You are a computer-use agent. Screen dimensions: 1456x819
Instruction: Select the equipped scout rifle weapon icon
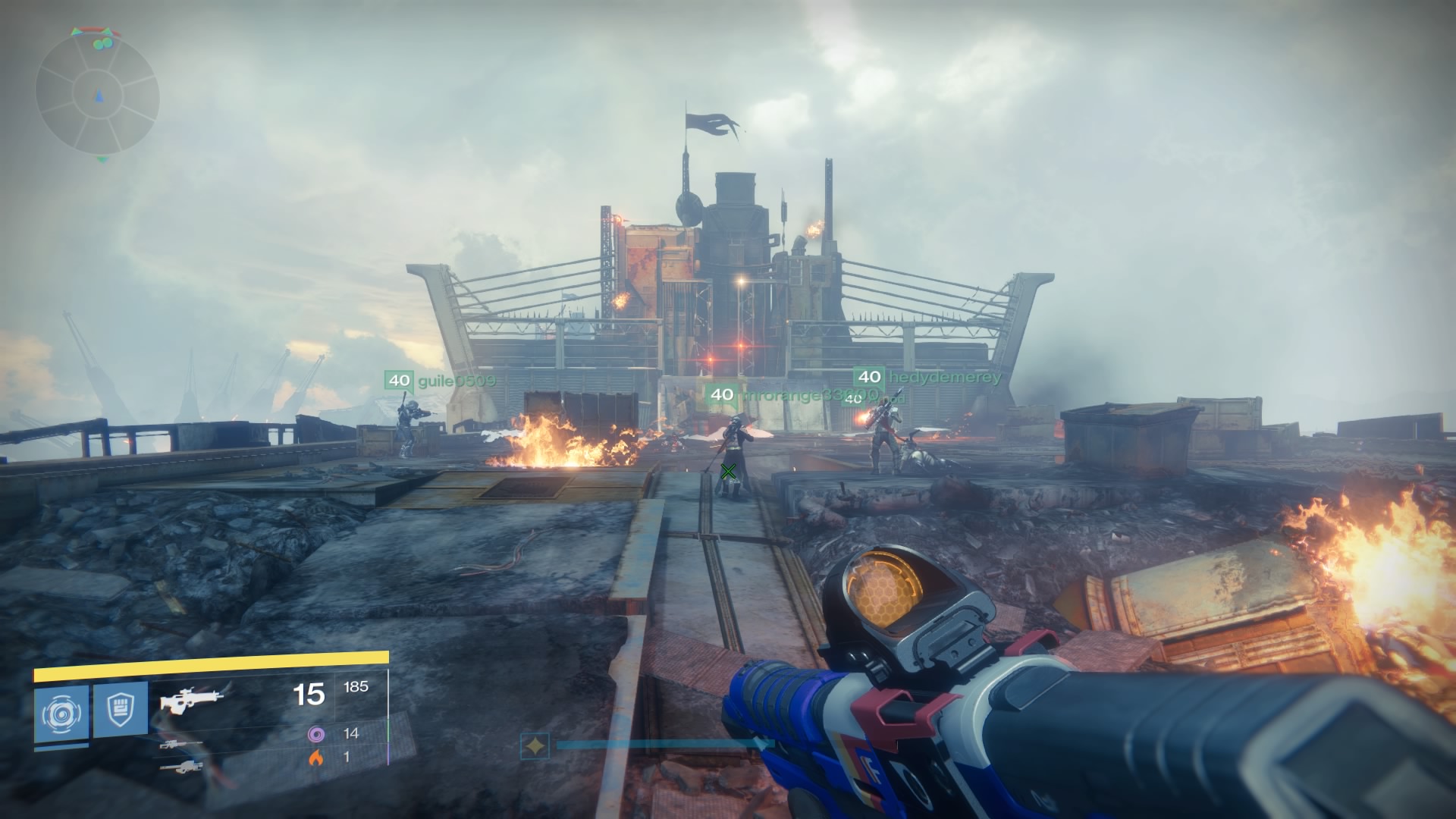[191, 700]
